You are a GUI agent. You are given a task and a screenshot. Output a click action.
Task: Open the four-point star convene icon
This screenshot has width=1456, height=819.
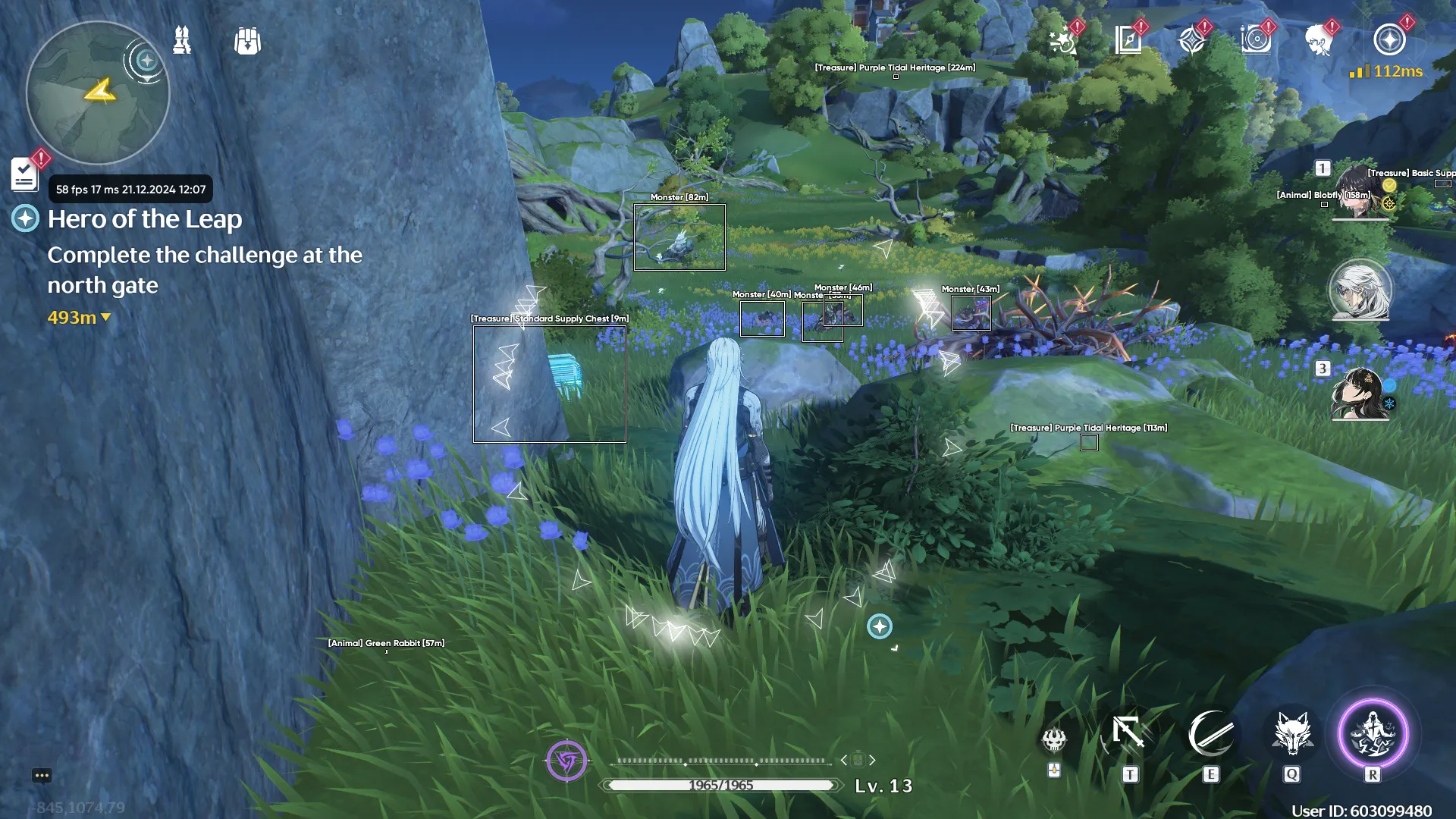click(1192, 40)
